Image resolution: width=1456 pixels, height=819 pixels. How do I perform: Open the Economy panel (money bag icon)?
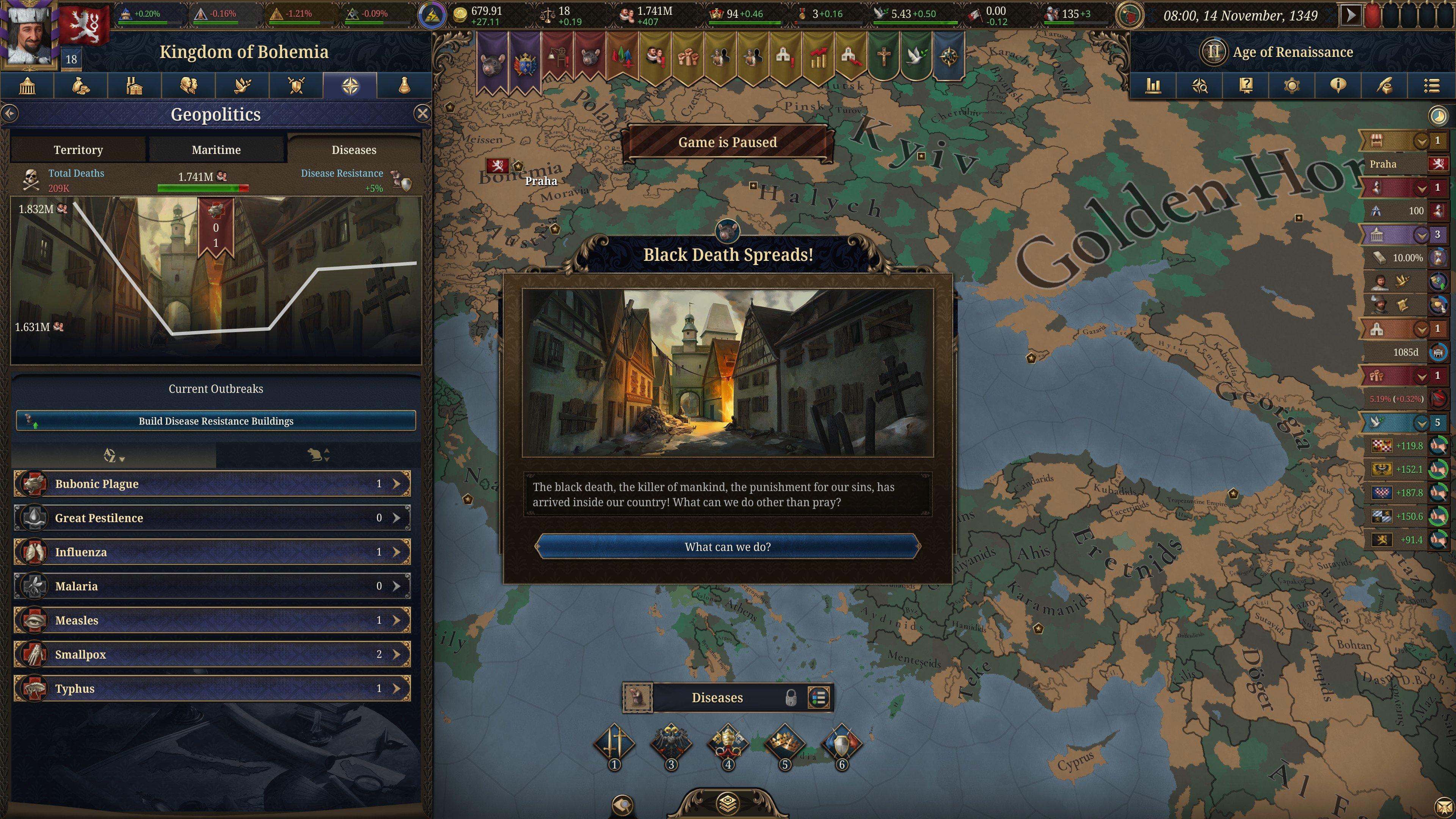tap(82, 86)
